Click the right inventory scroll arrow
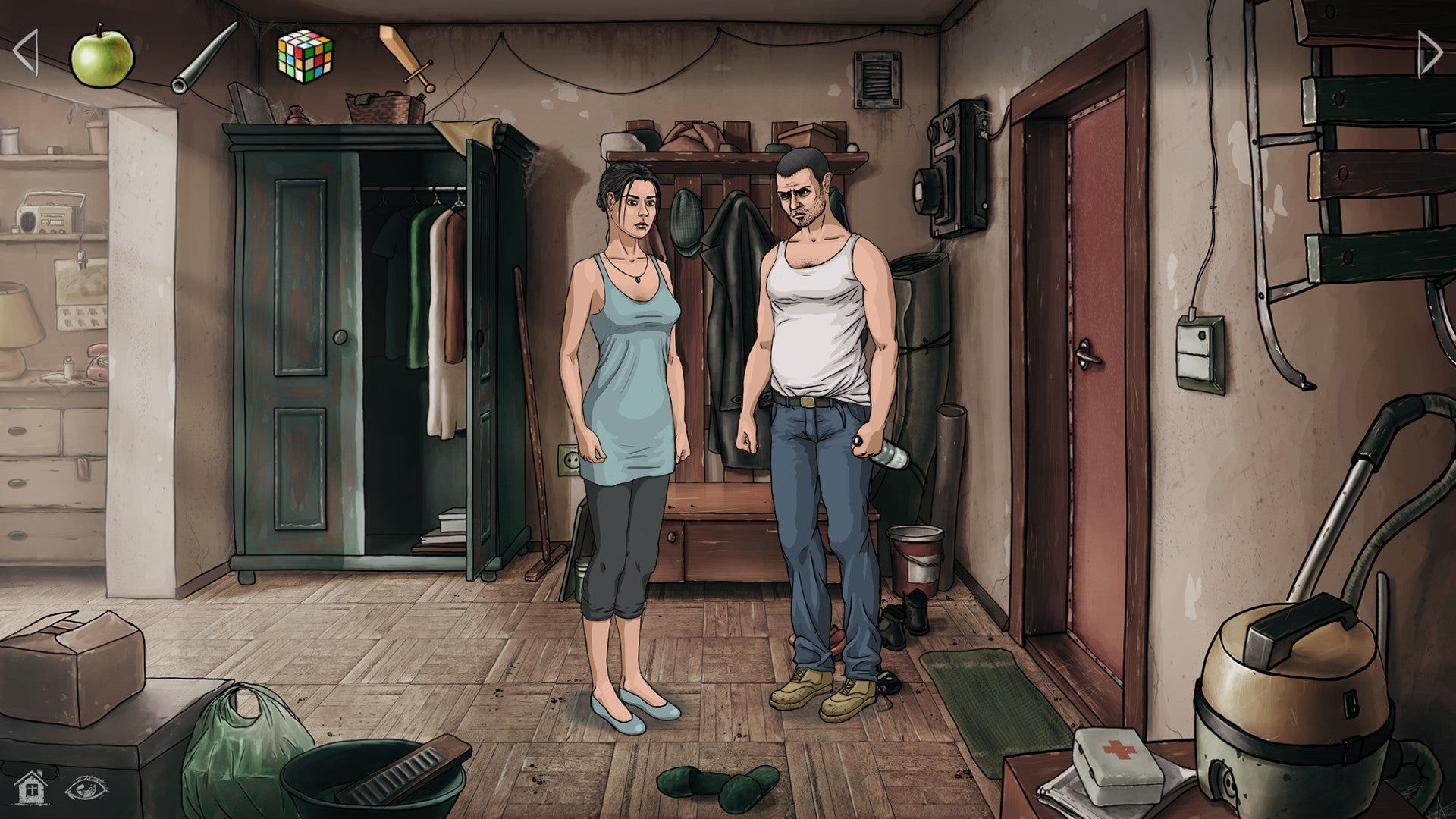The height and width of the screenshot is (819, 1456). click(x=1429, y=53)
